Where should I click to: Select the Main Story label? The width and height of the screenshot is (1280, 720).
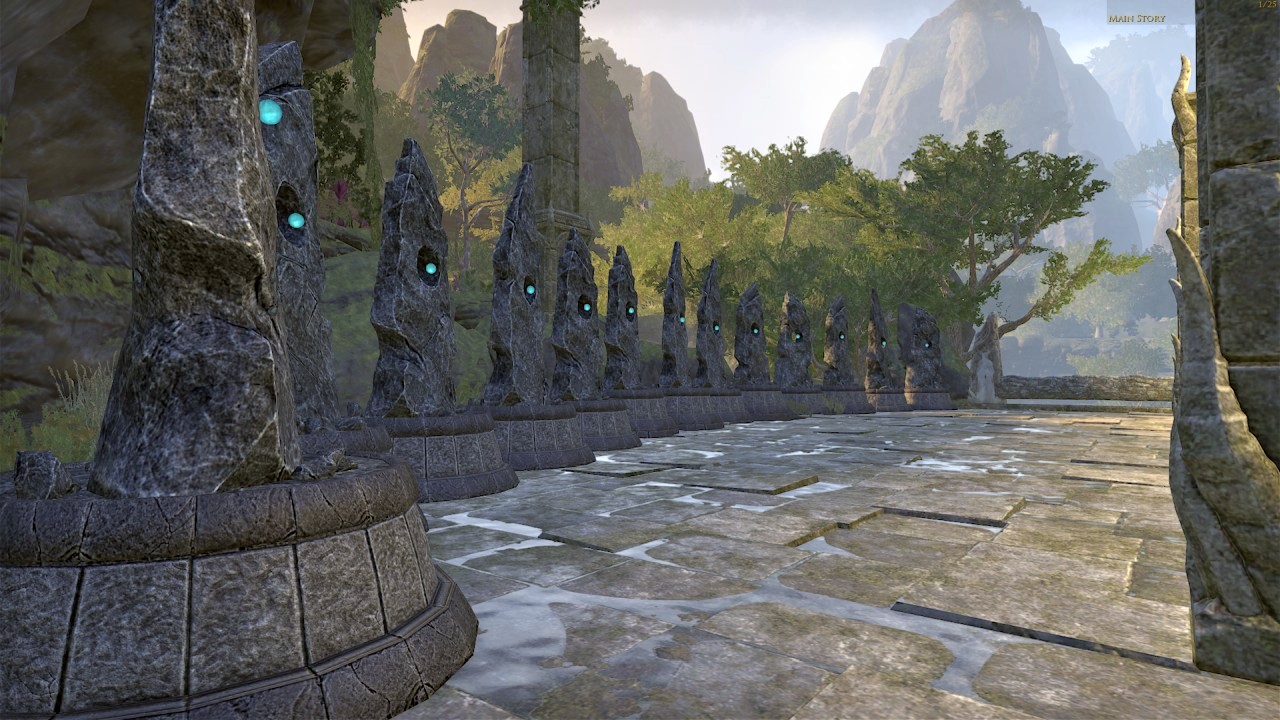[x=1136, y=18]
